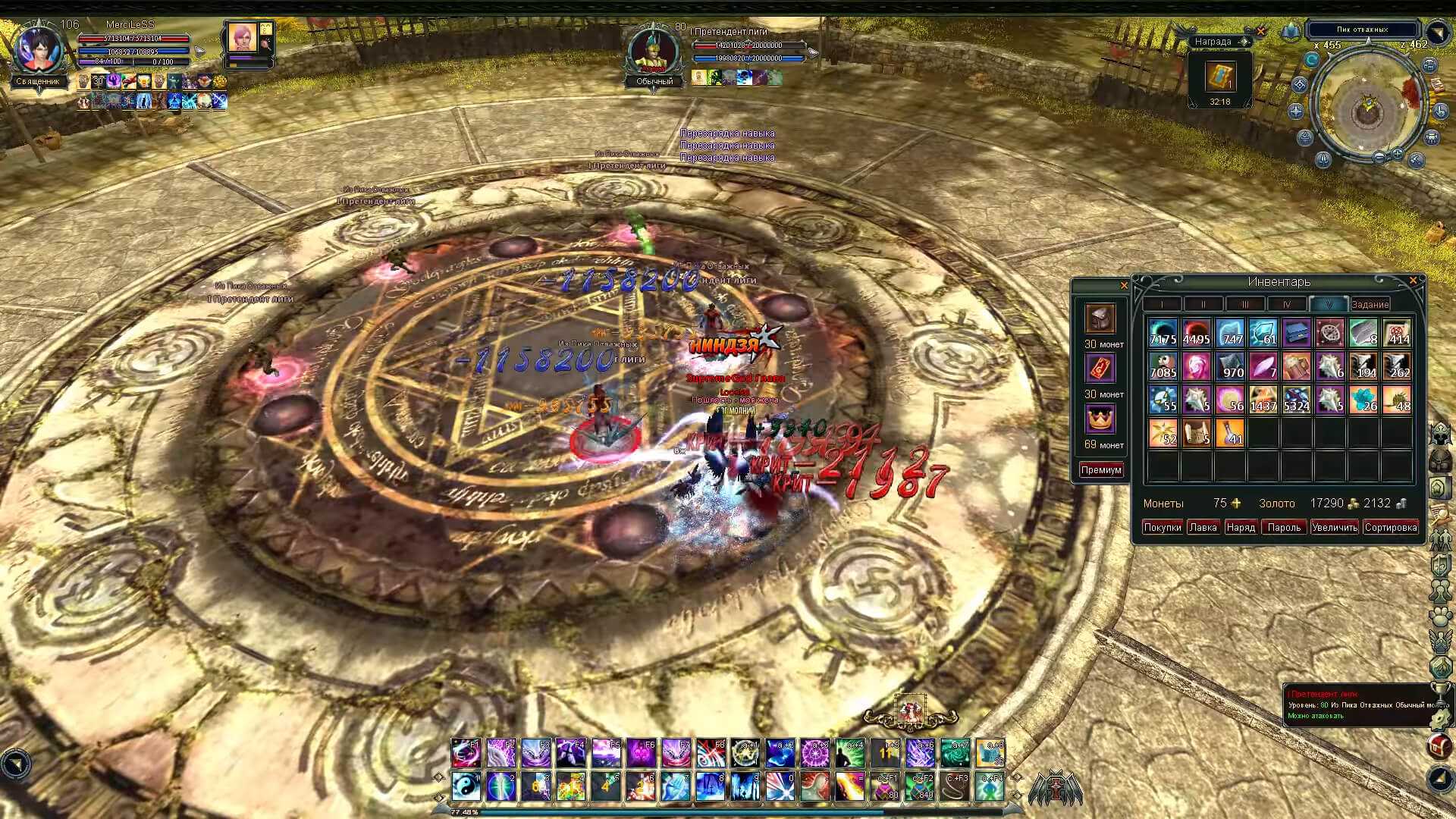Select the inventory stack of 7175
The height and width of the screenshot is (819, 1456).
(x=1163, y=333)
